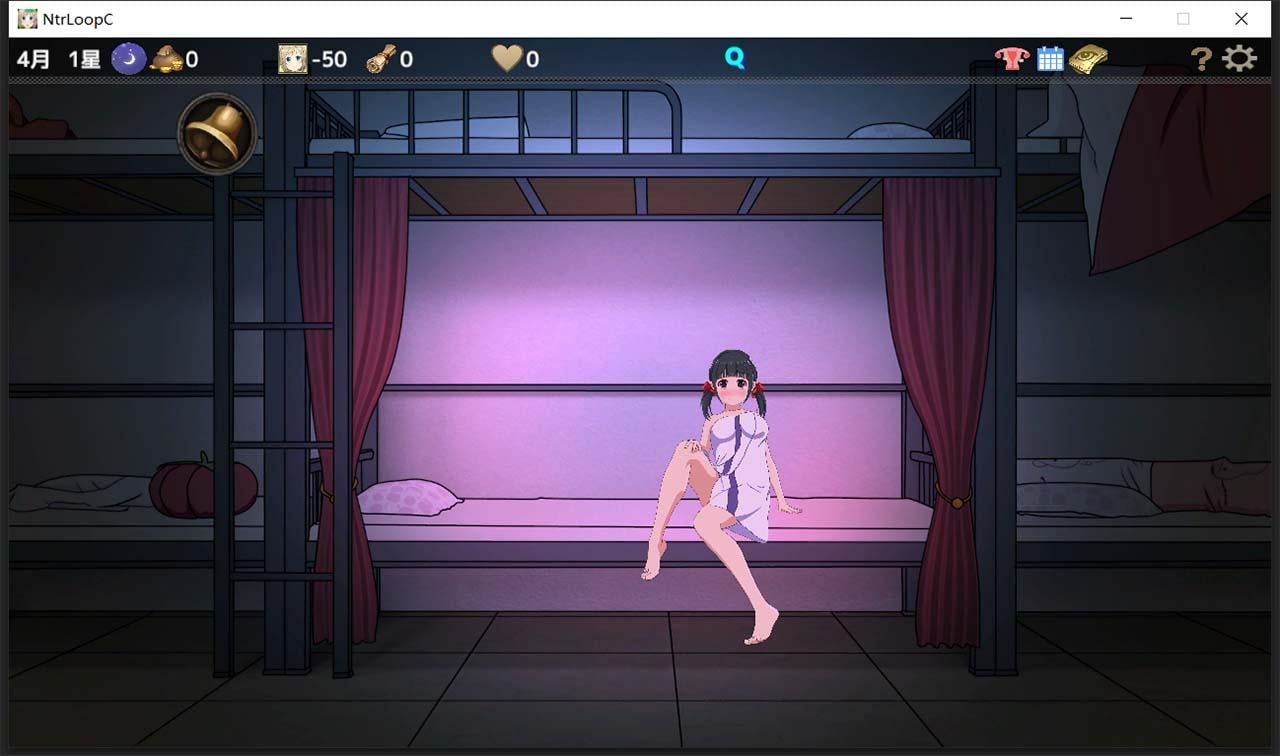The image size is (1280, 756).
Task: Open the blue calendar schedule
Action: (1050, 58)
